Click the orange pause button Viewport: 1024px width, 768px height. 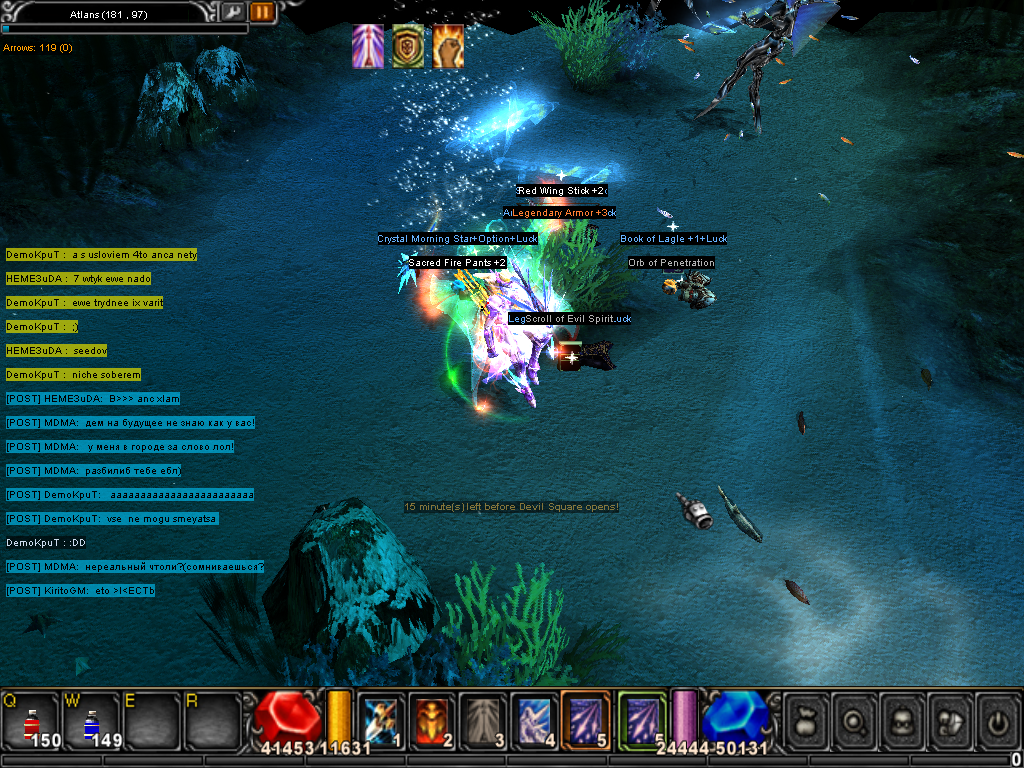[x=262, y=12]
